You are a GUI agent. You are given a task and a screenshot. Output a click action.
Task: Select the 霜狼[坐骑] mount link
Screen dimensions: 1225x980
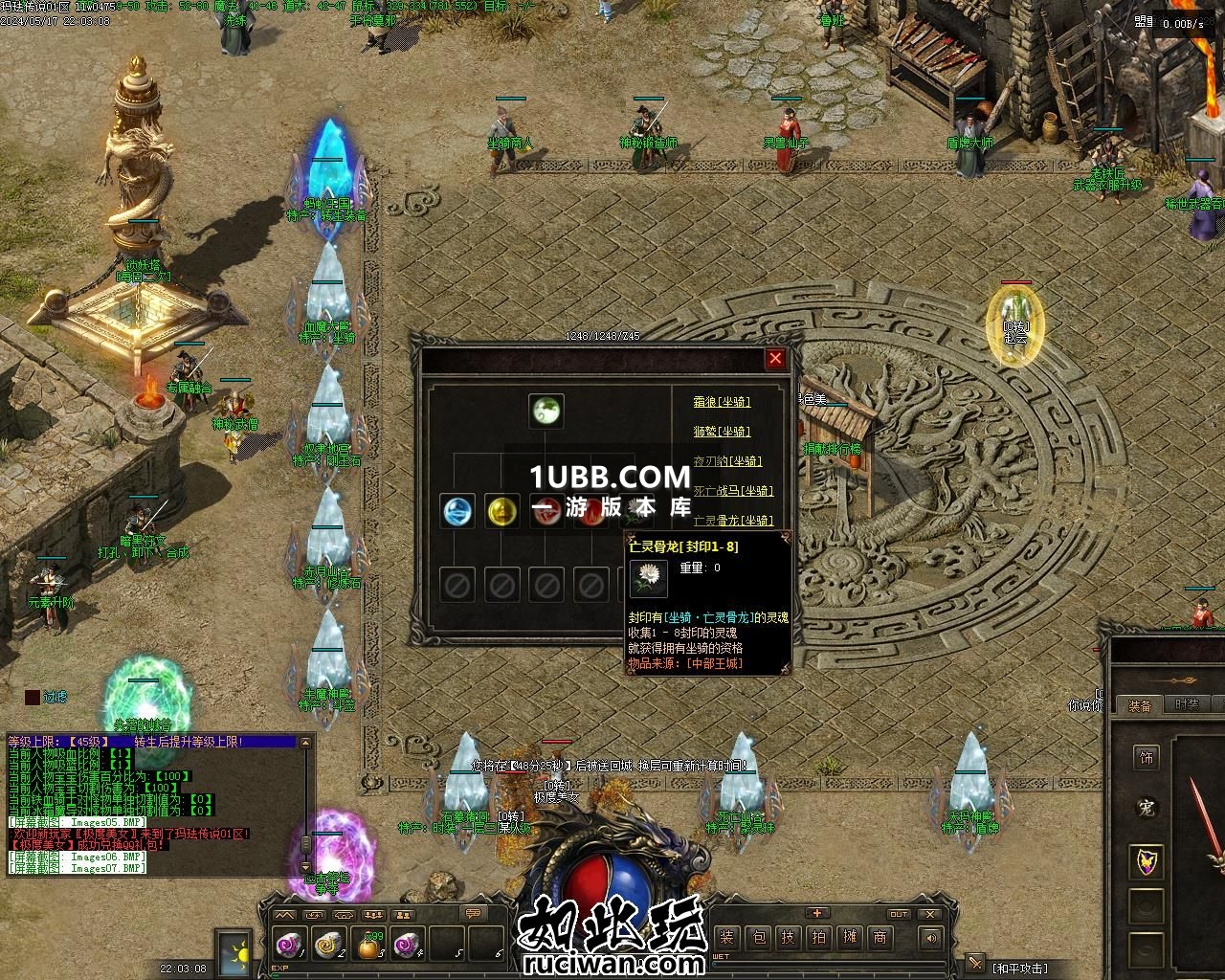tap(722, 402)
